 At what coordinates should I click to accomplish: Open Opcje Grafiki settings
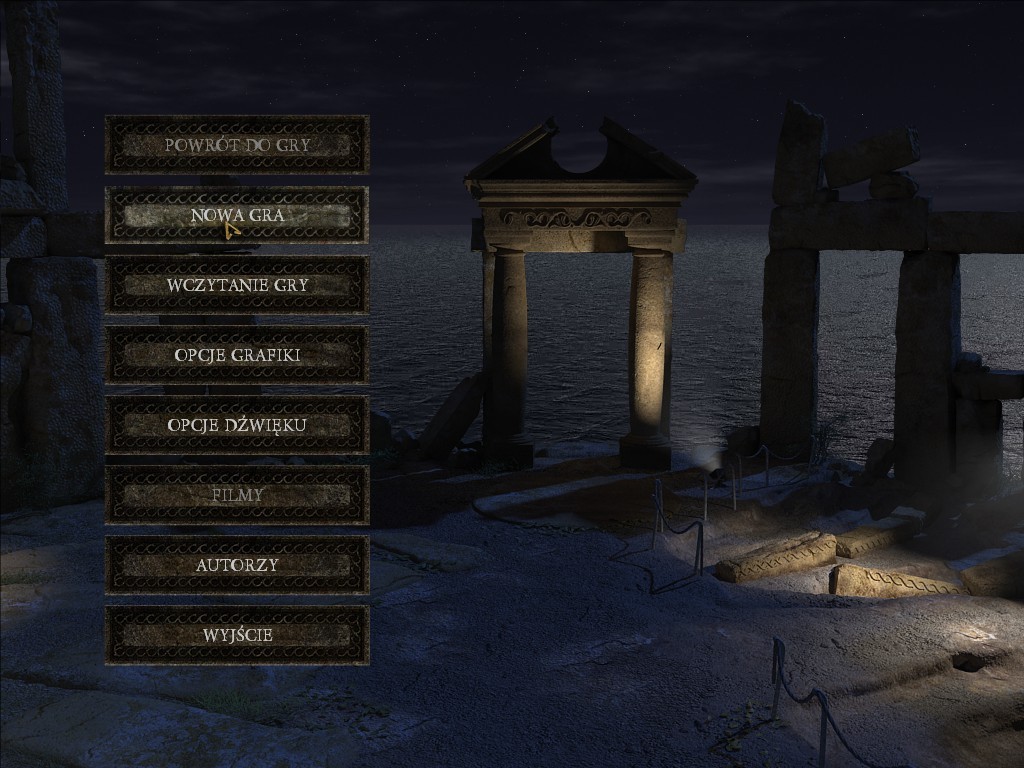[237, 355]
